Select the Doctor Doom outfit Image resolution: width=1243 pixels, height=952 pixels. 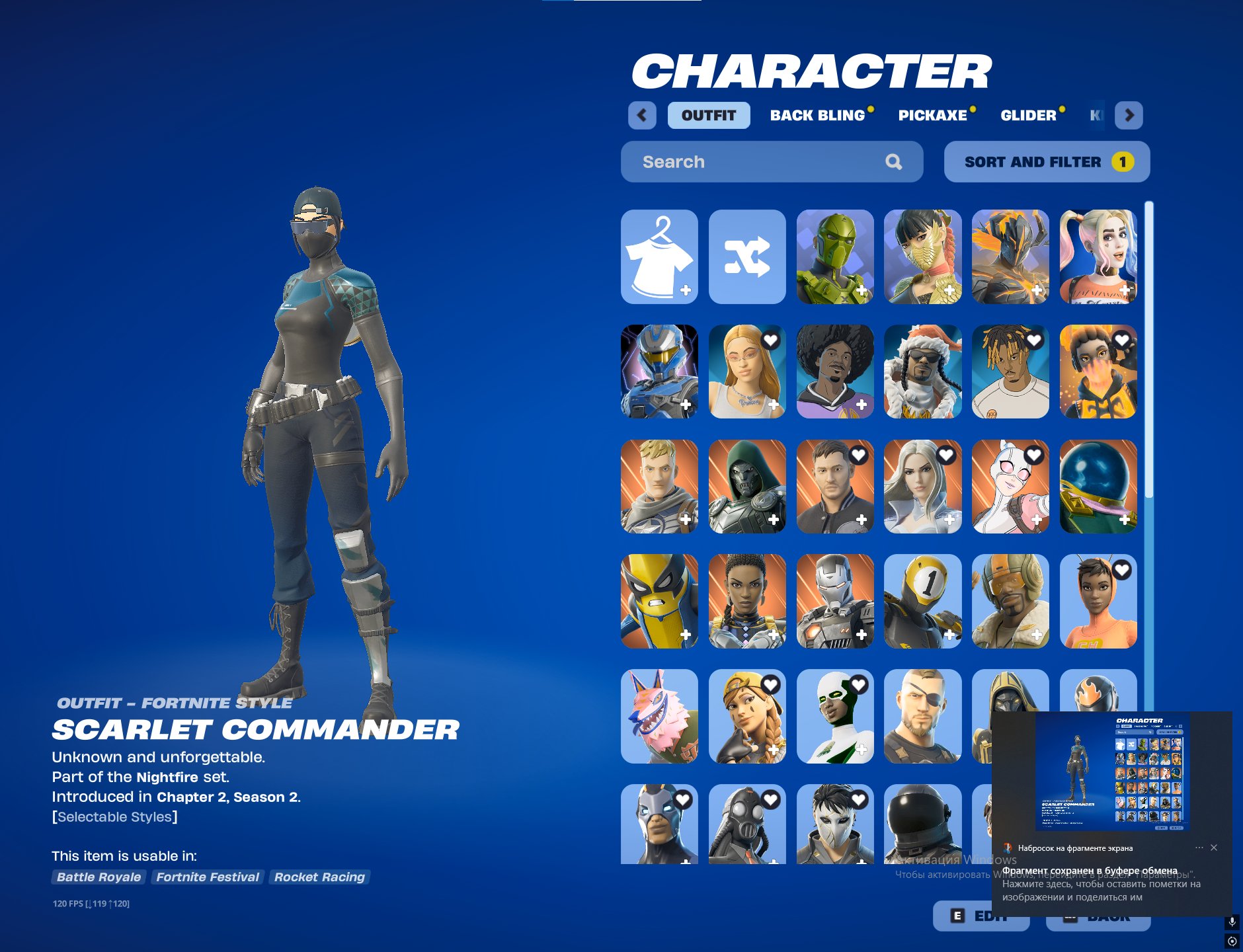click(747, 487)
